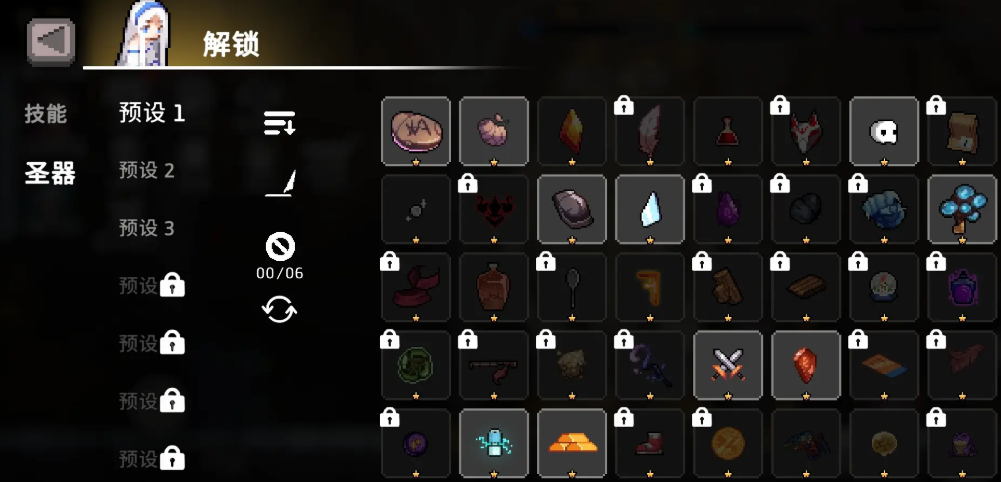Viewport: 1001px width, 482px height.
Task: Select the rune stone relic
Action: [416, 130]
